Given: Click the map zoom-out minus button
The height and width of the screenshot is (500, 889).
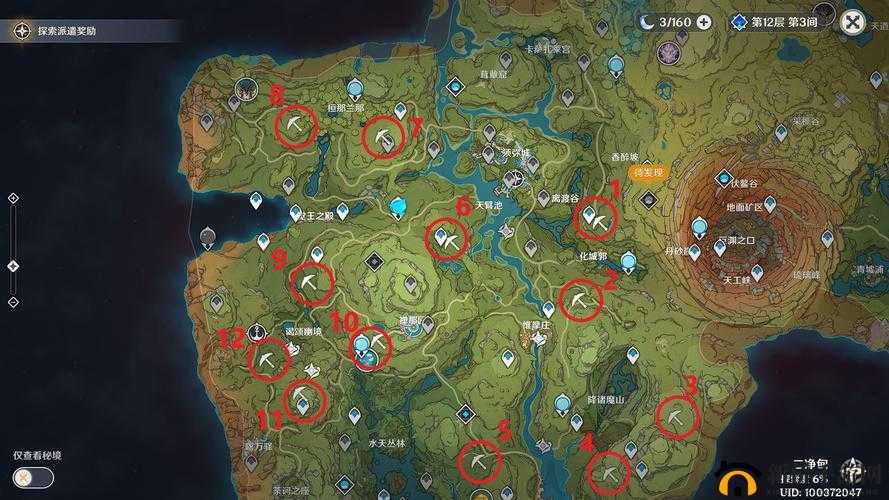Looking at the screenshot, I should (12, 301).
